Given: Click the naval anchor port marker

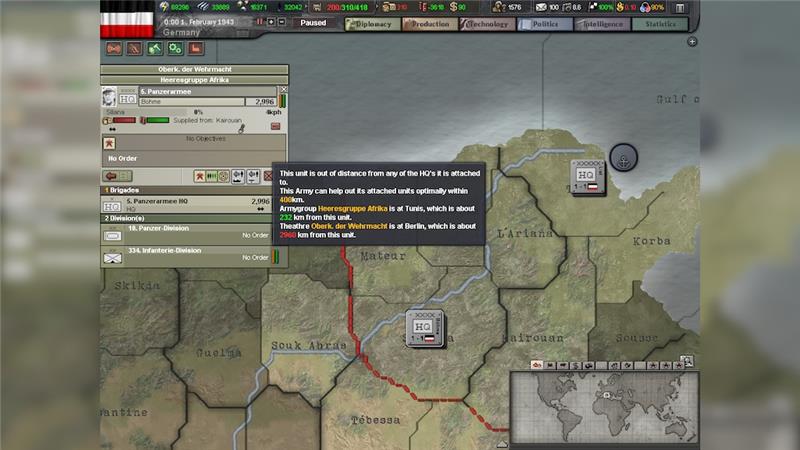Looking at the screenshot, I should point(623,158).
